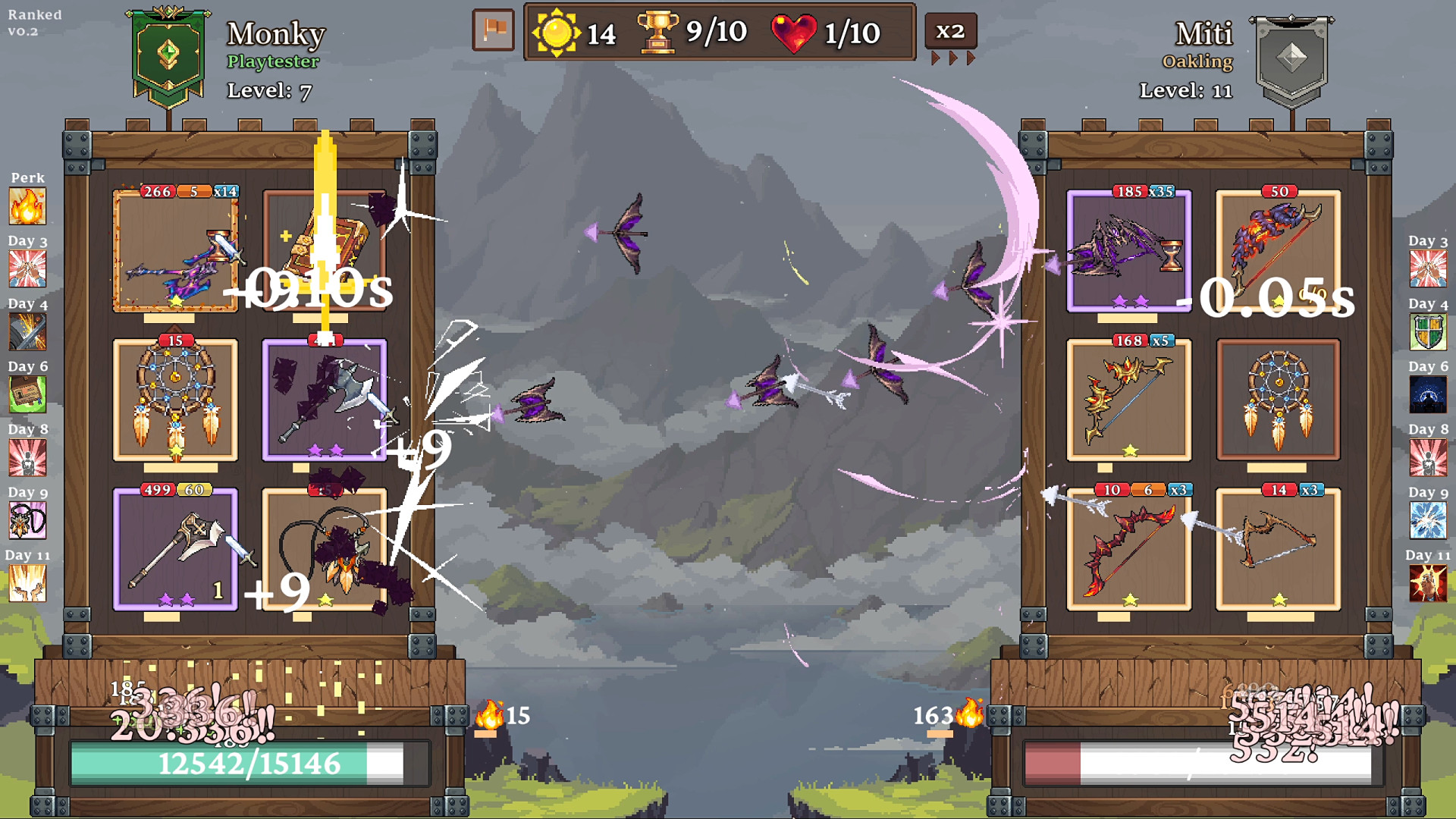
Task: Click the Playtester title under Monky
Action: 274,62
